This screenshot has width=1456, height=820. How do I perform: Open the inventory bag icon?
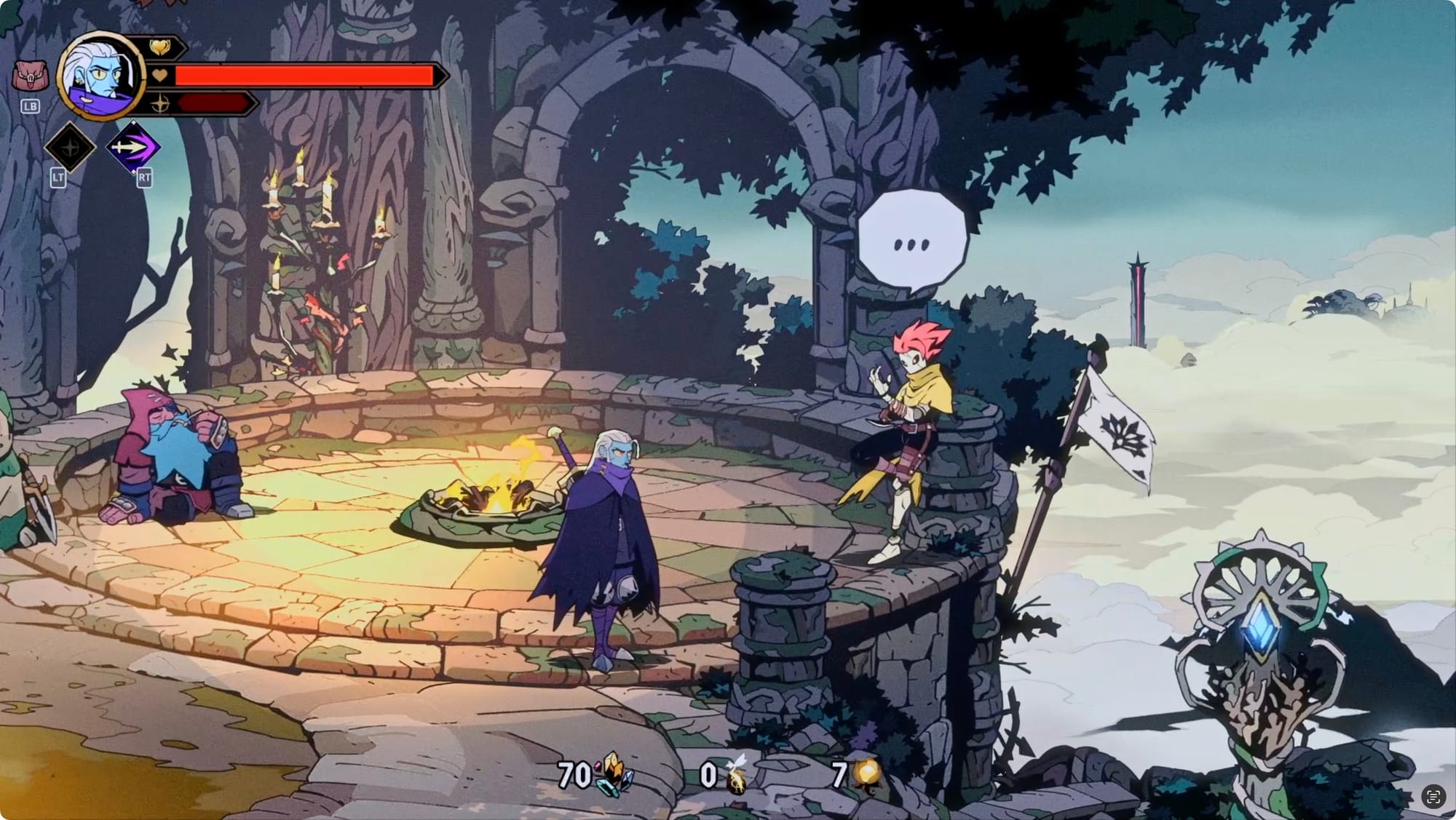[x=31, y=76]
